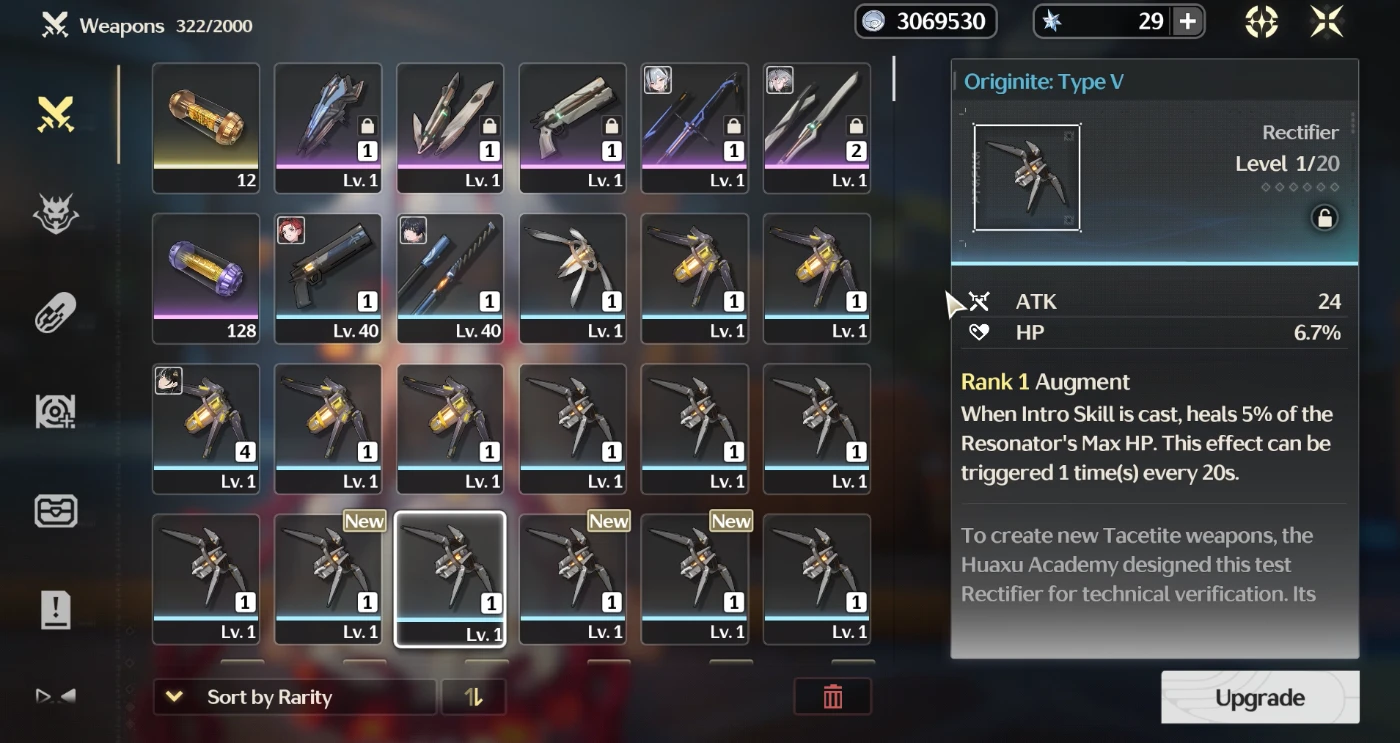The width and height of the screenshot is (1400, 743).
Task: Upgrade the selected Originite Type V weapon
Action: [x=1259, y=697]
